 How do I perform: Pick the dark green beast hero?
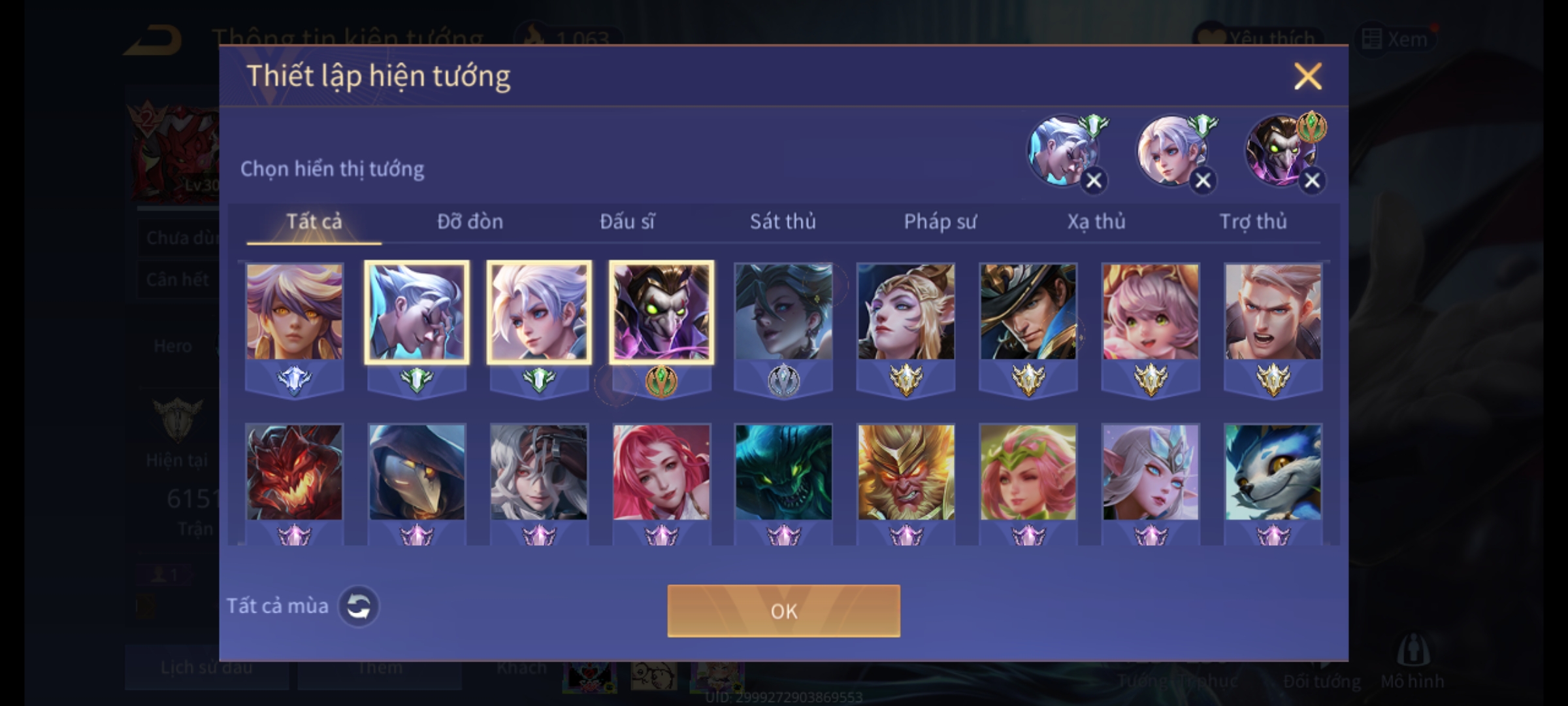[783, 472]
